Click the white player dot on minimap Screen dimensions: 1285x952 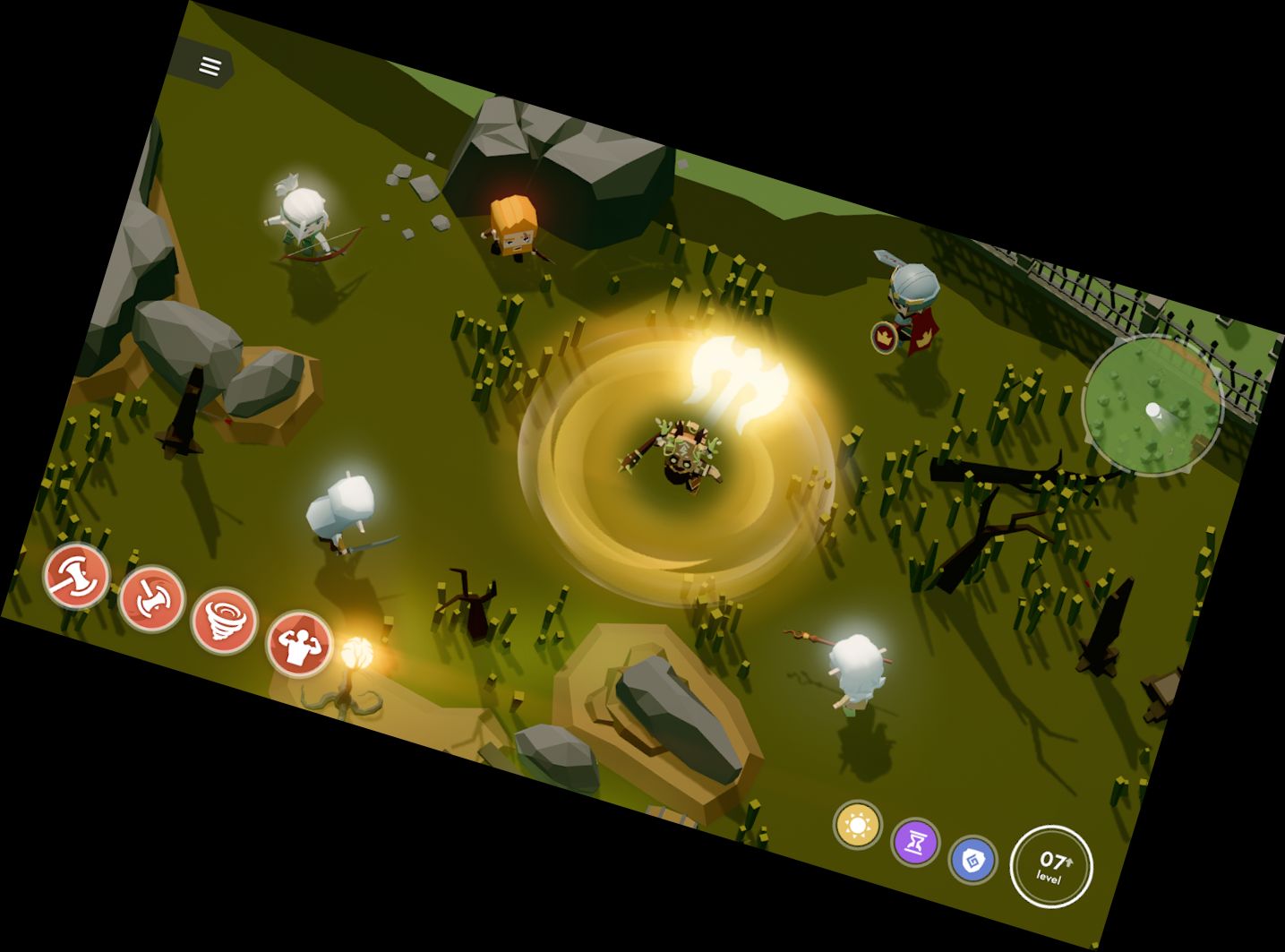(1154, 411)
